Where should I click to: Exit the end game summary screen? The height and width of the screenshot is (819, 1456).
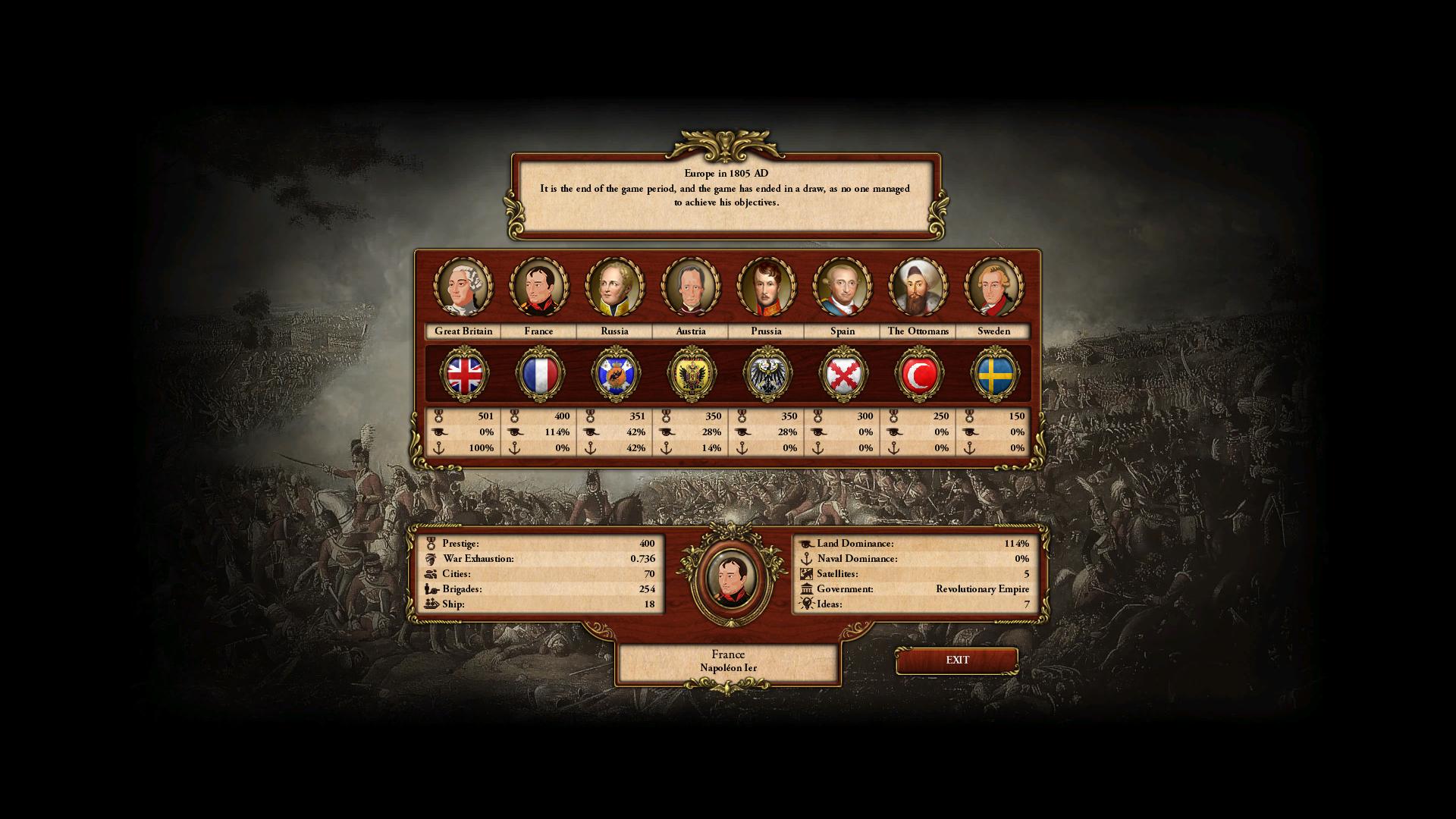point(957,660)
